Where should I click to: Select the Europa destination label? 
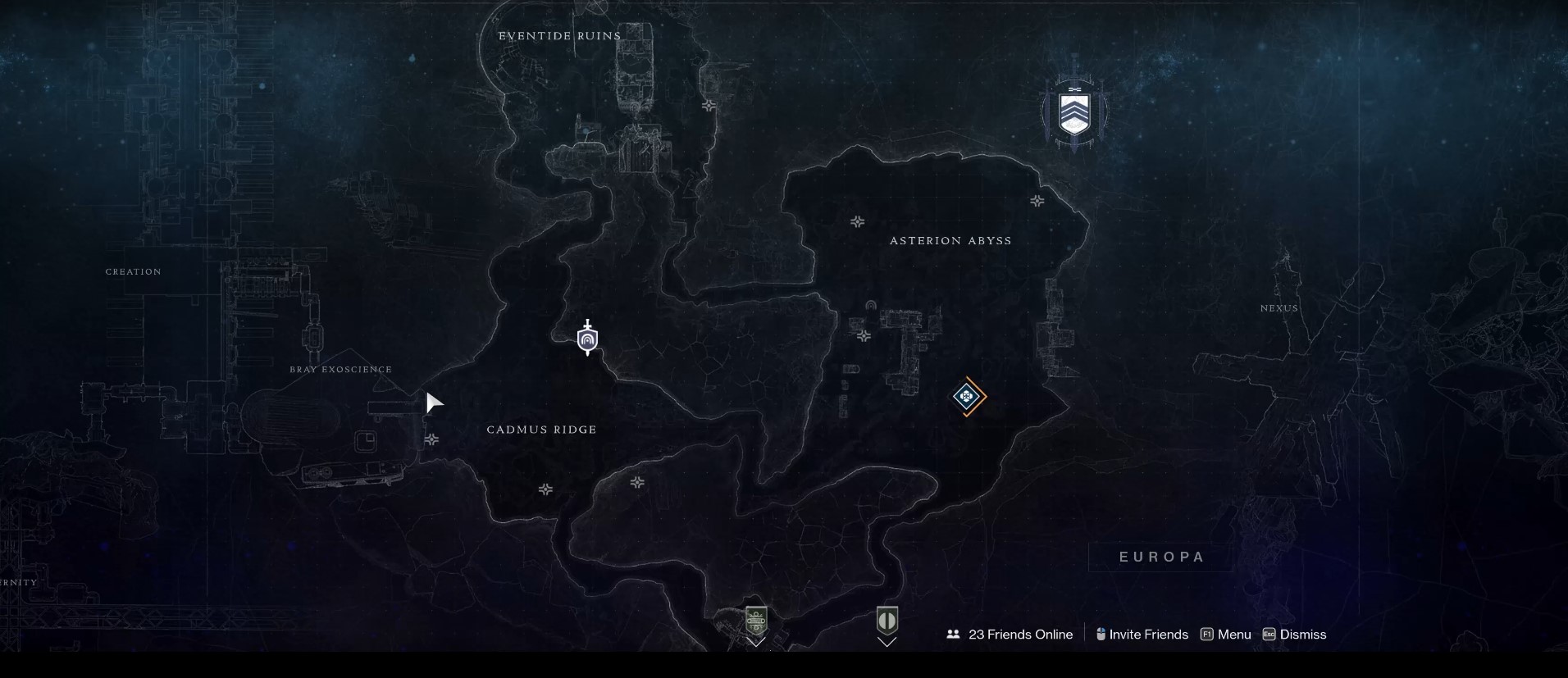(1160, 556)
